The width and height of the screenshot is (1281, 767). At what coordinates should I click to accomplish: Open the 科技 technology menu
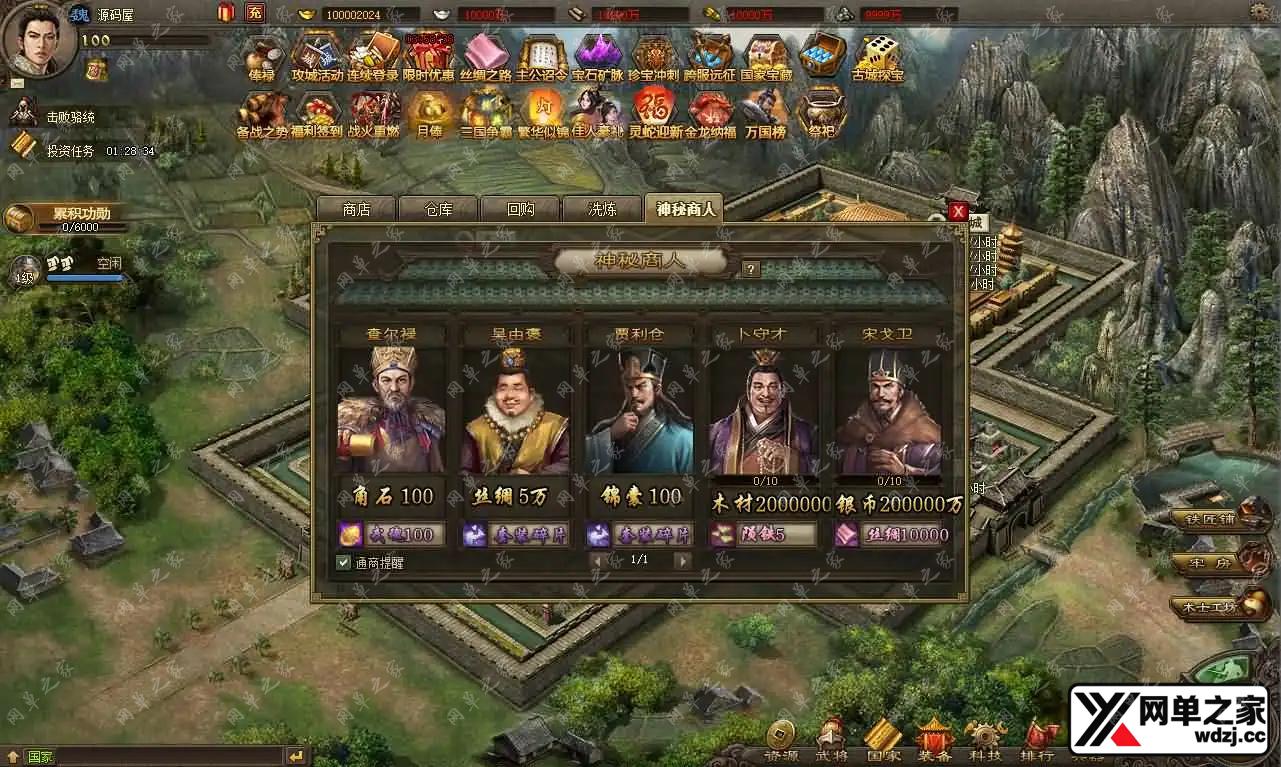coord(986,740)
